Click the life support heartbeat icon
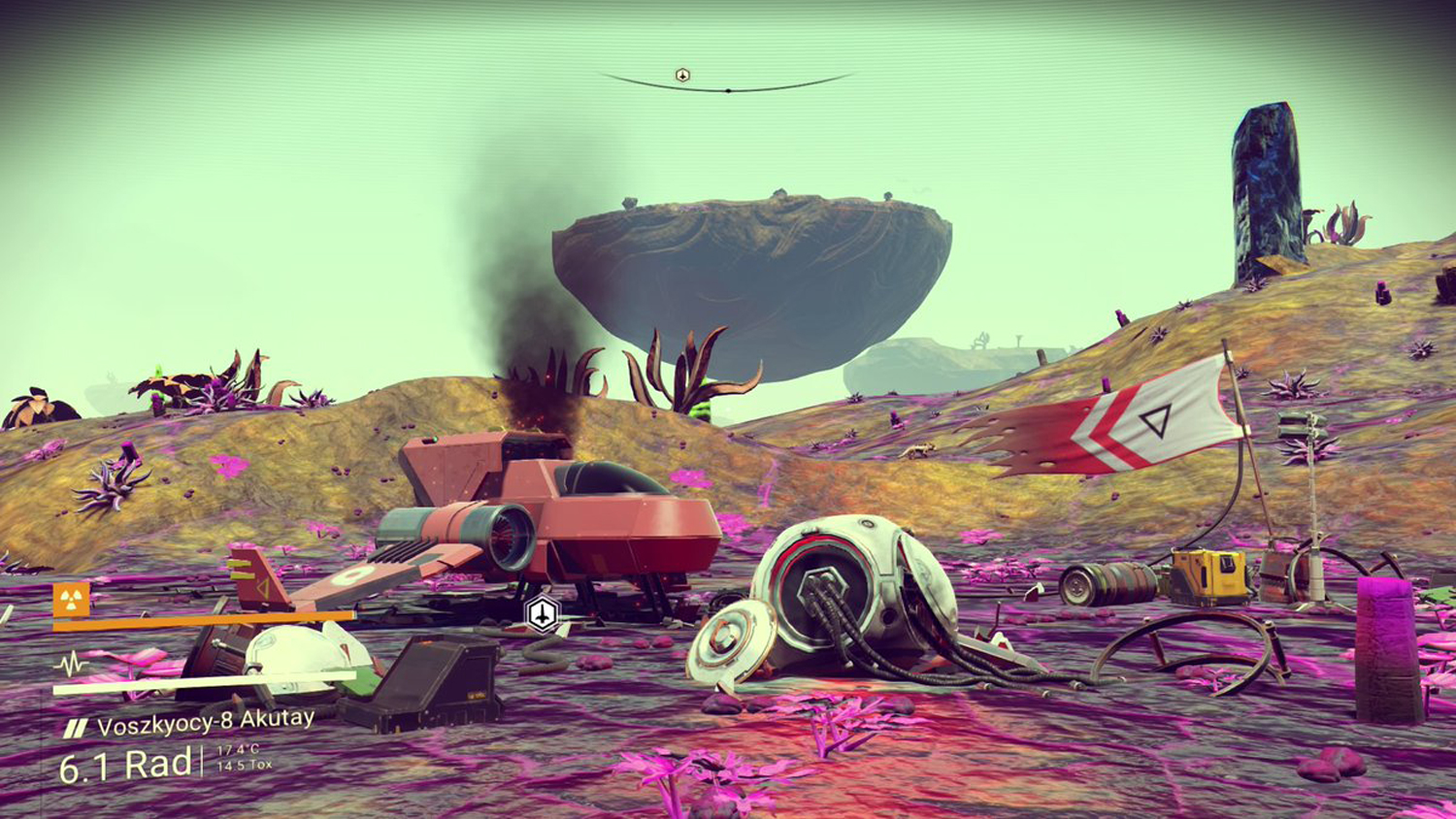 click(72, 666)
